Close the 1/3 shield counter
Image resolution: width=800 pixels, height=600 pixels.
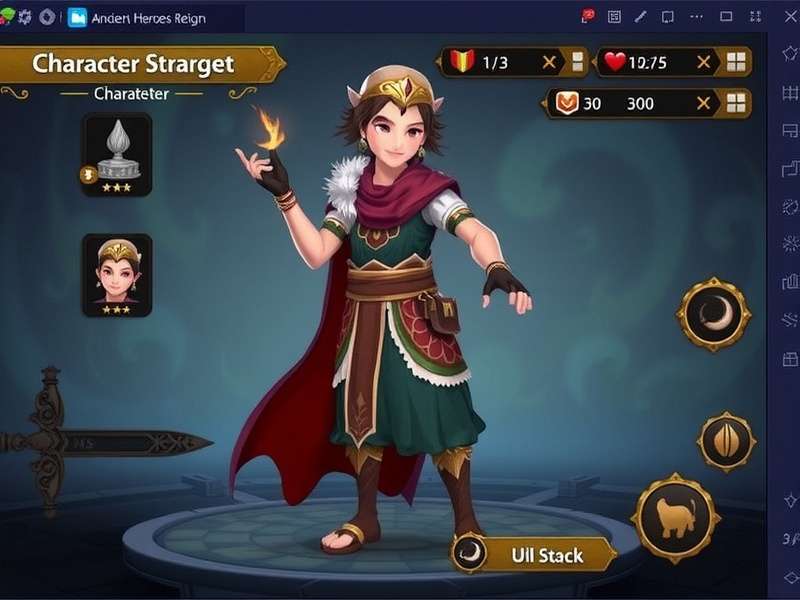(549, 62)
